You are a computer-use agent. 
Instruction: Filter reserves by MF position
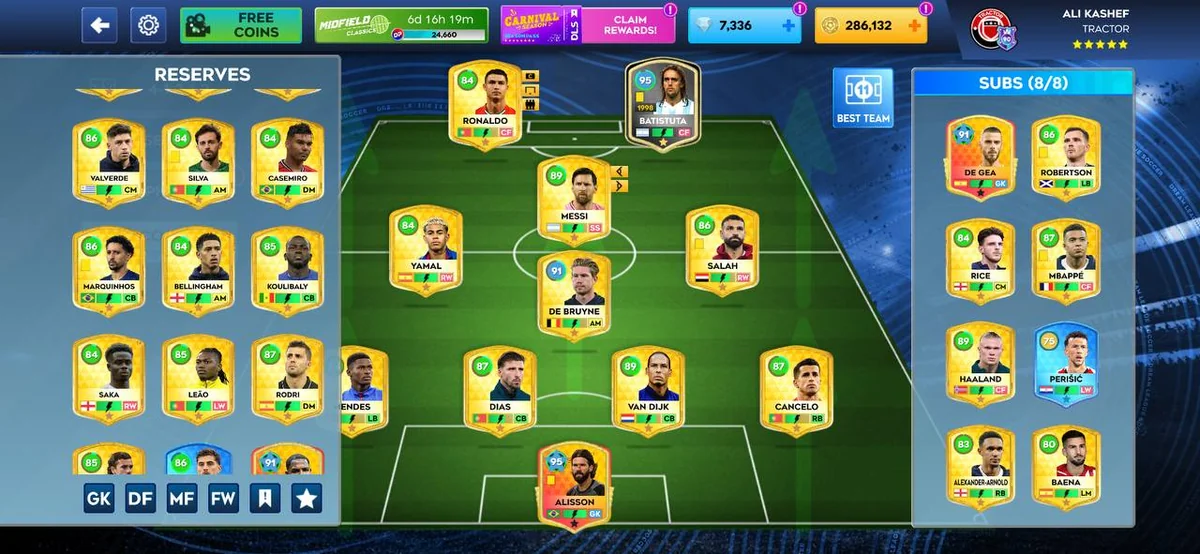pyautogui.click(x=182, y=498)
